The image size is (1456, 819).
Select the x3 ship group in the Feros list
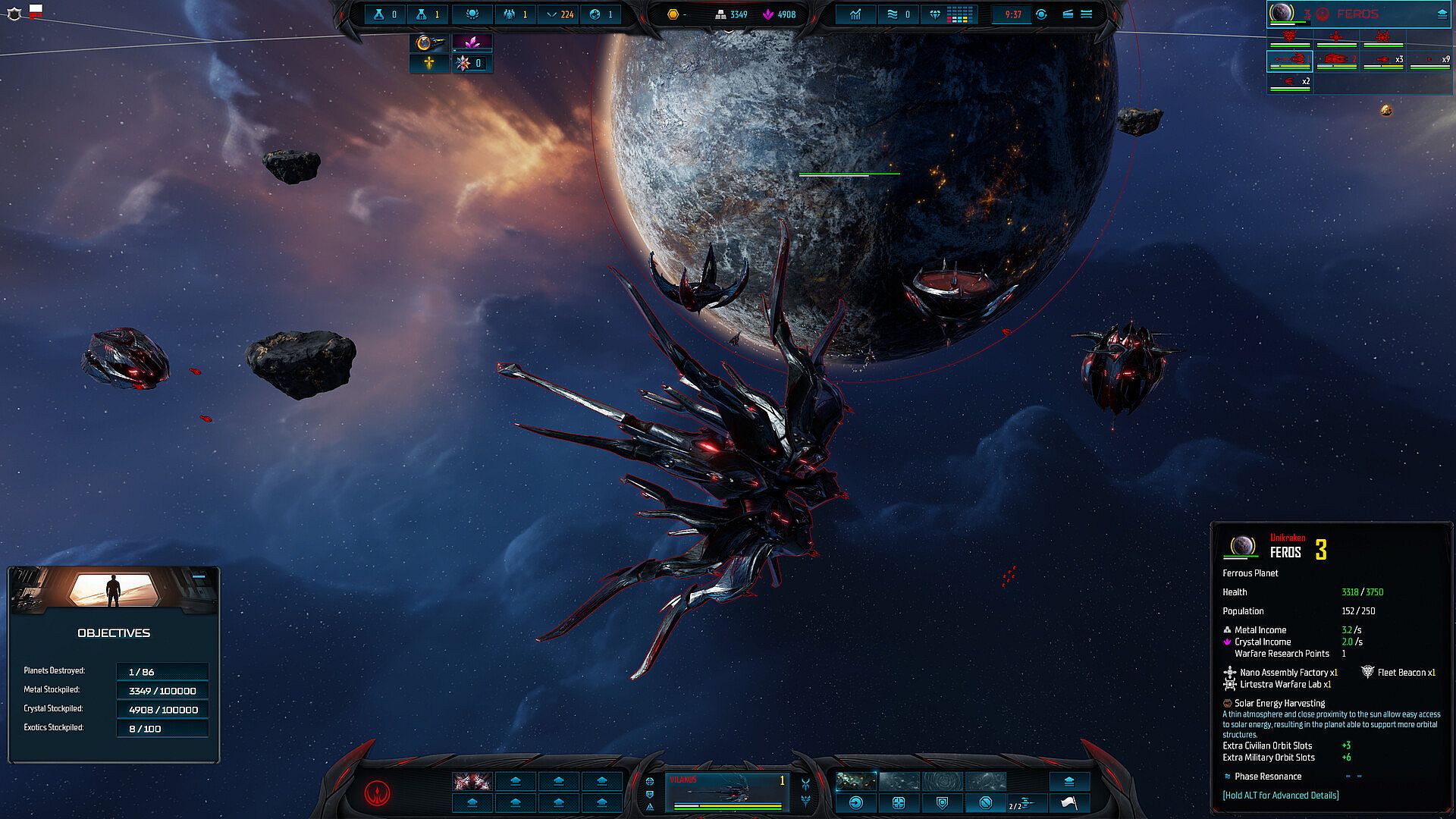click(x=1383, y=61)
